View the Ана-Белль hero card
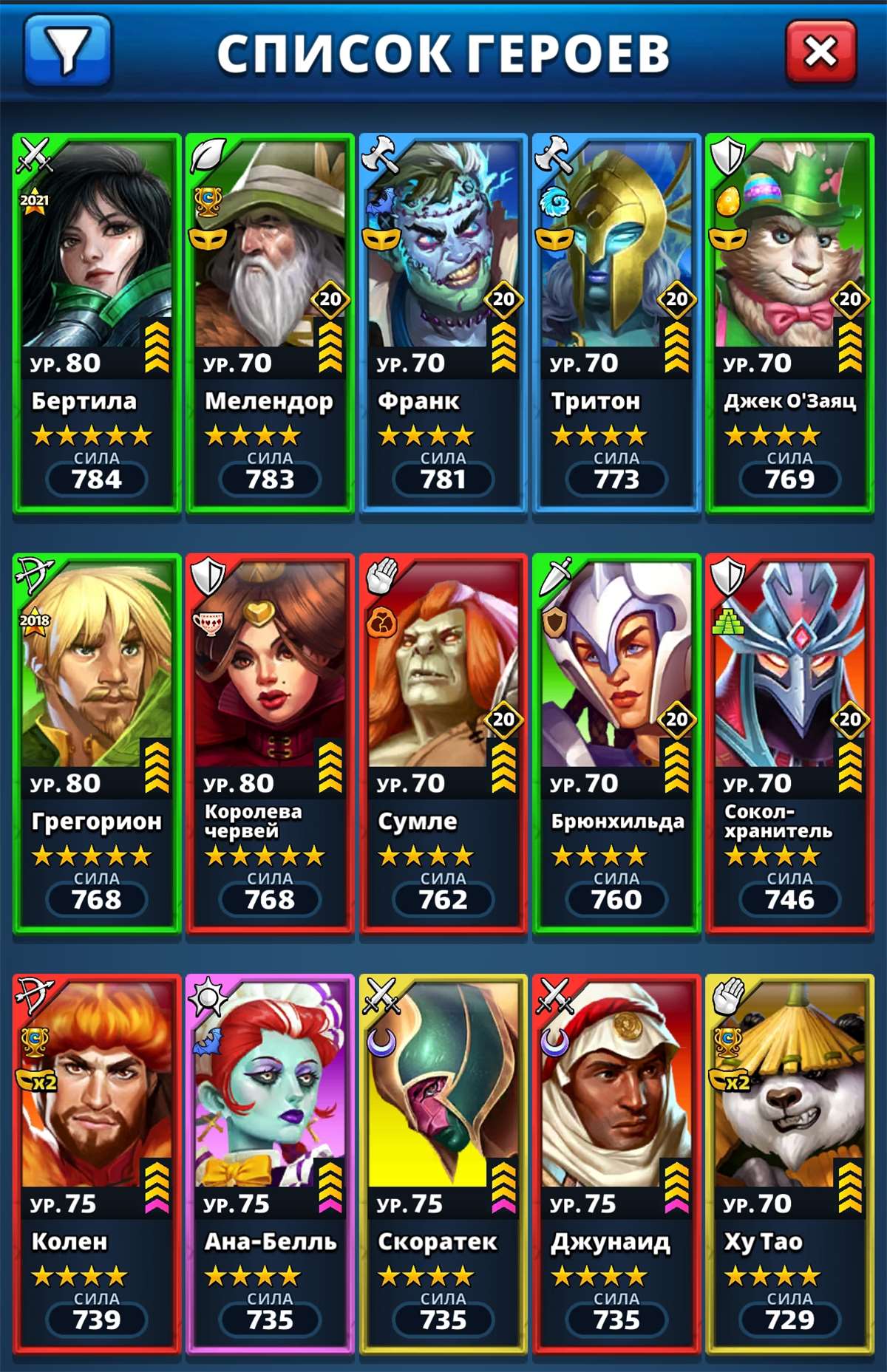The width and height of the screenshot is (887, 1372). pyautogui.click(x=270, y=1164)
